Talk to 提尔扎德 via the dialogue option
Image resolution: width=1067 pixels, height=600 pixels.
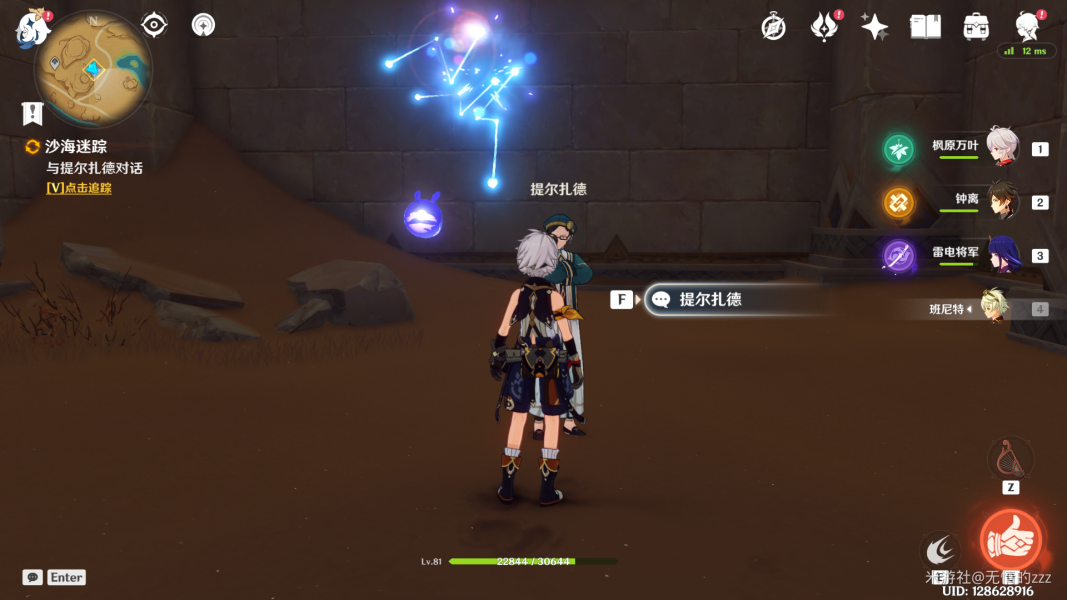[710, 299]
